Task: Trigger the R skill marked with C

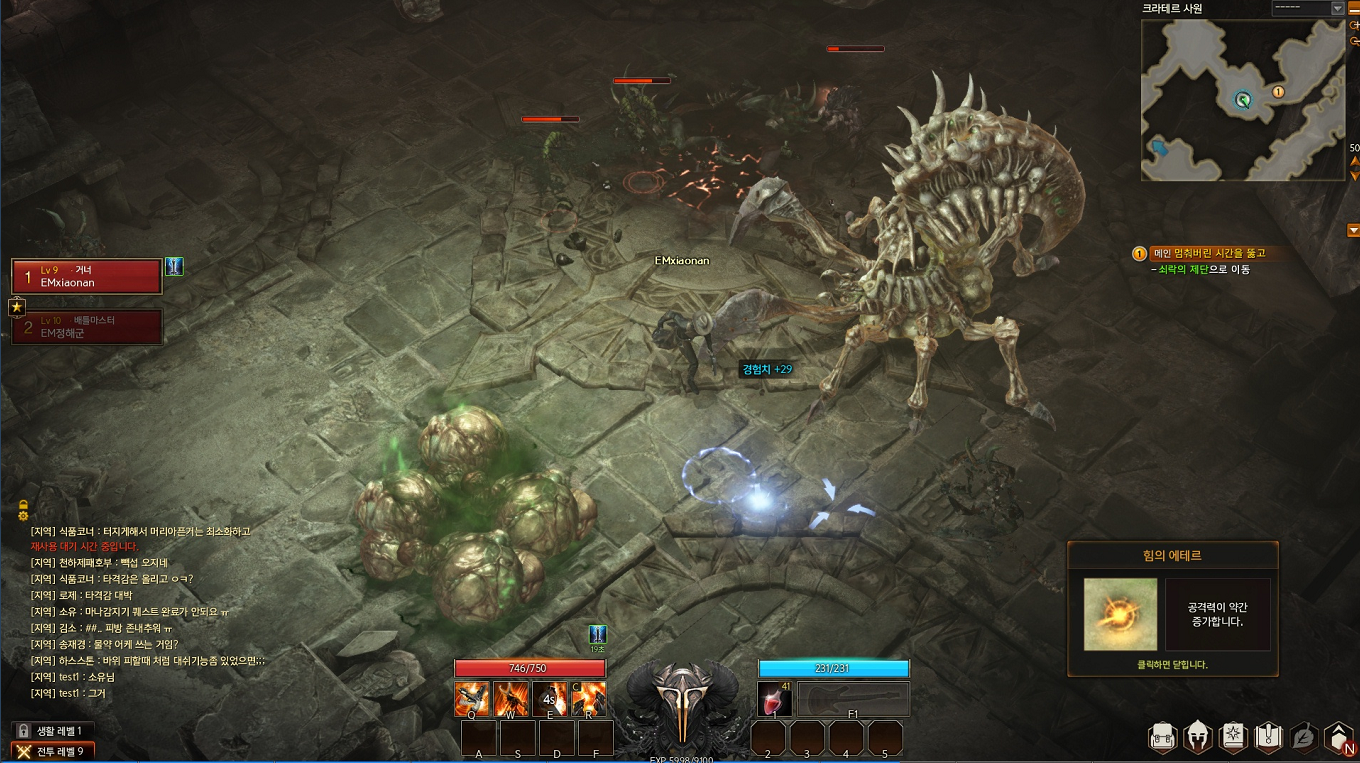Action: coord(588,699)
